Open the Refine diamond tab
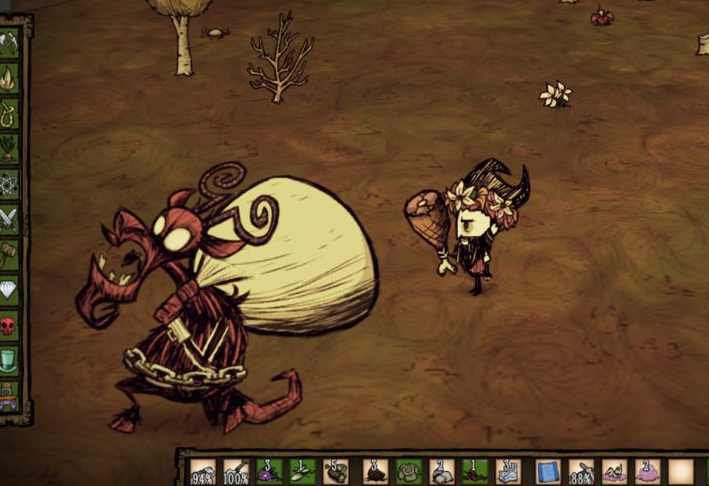709x486 pixels. point(10,289)
